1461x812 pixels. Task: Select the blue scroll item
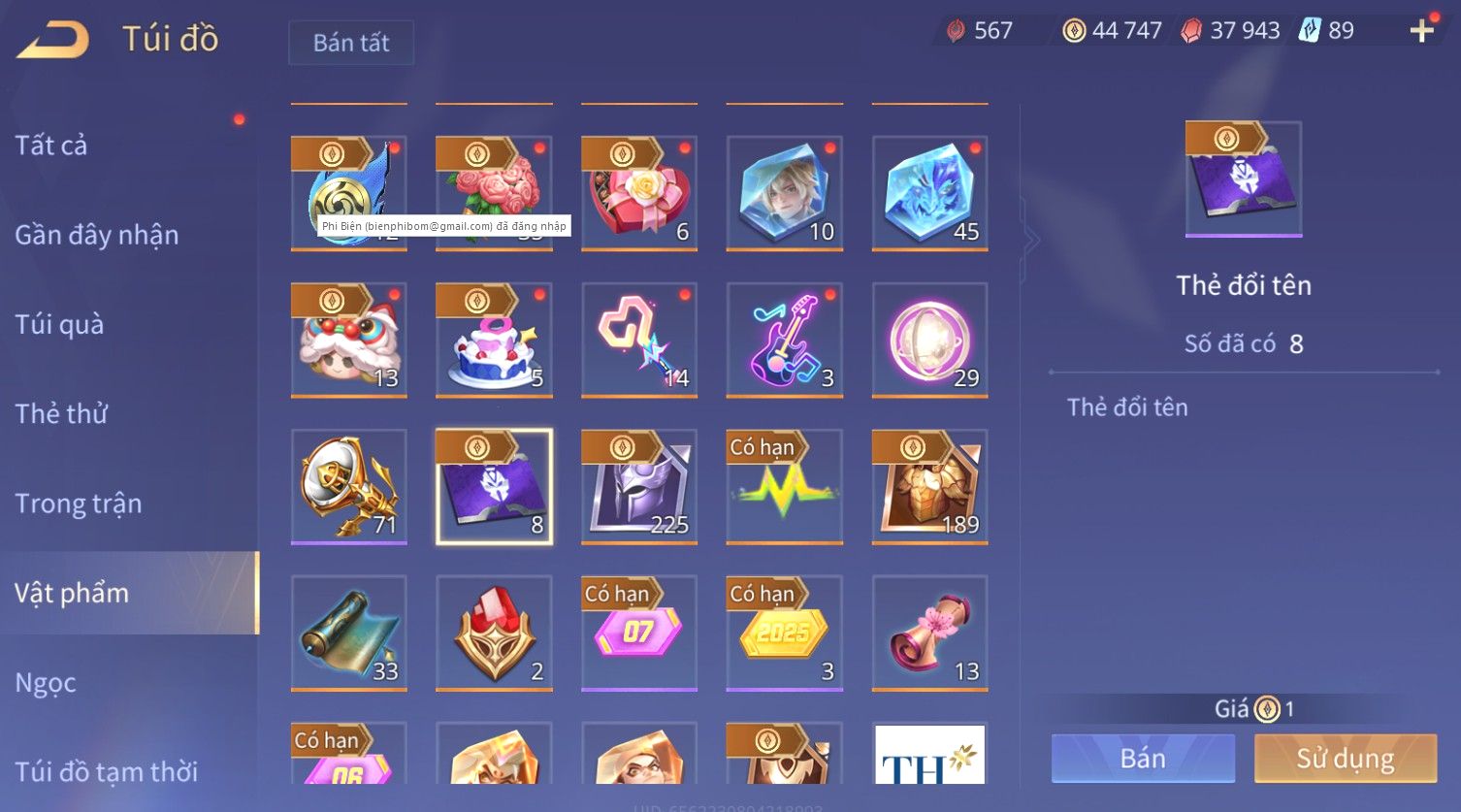pyautogui.click(x=349, y=633)
